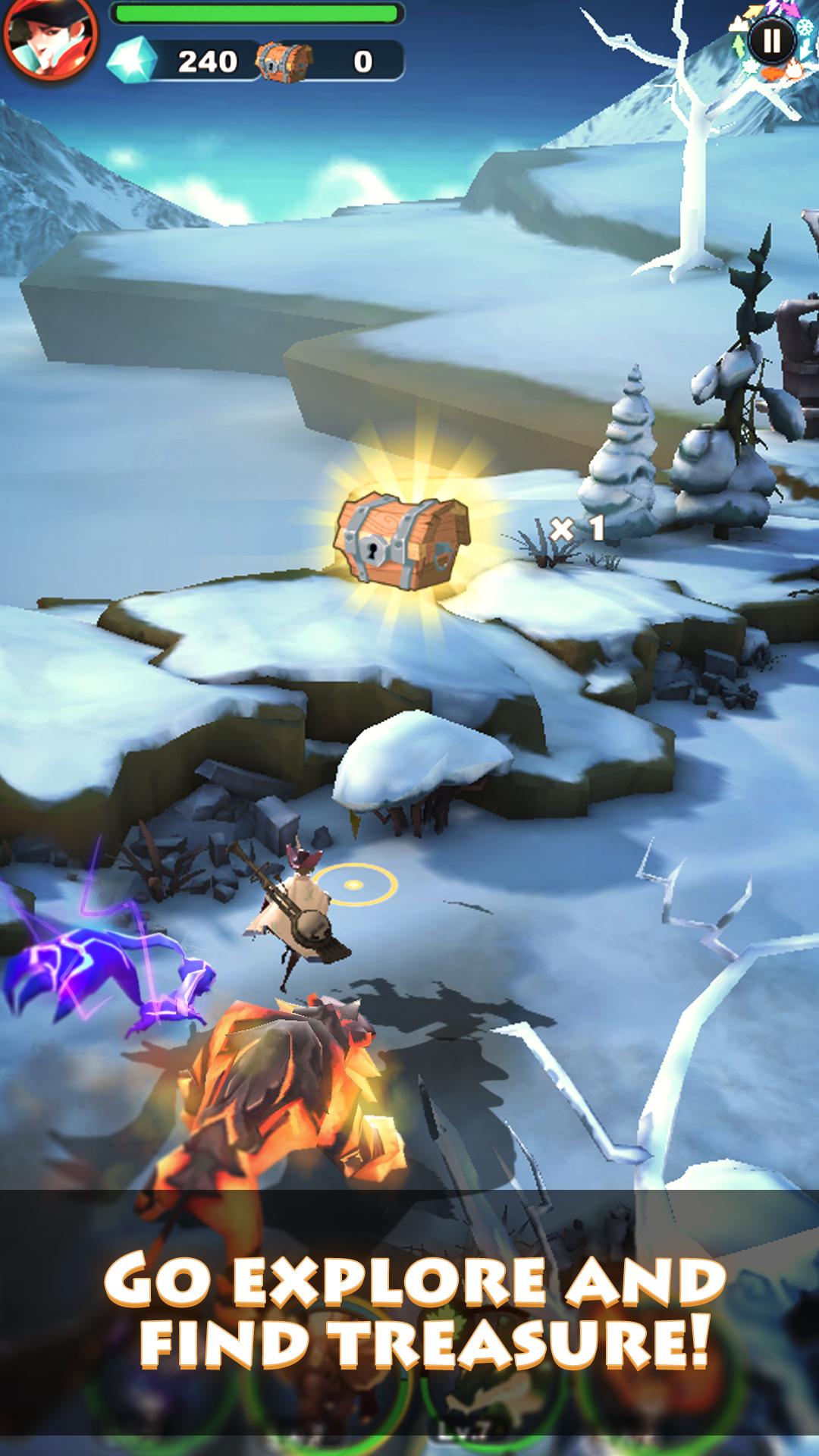Viewport: 819px width, 1456px height.
Task: Select the blue gem currency icon
Action: 132,61
